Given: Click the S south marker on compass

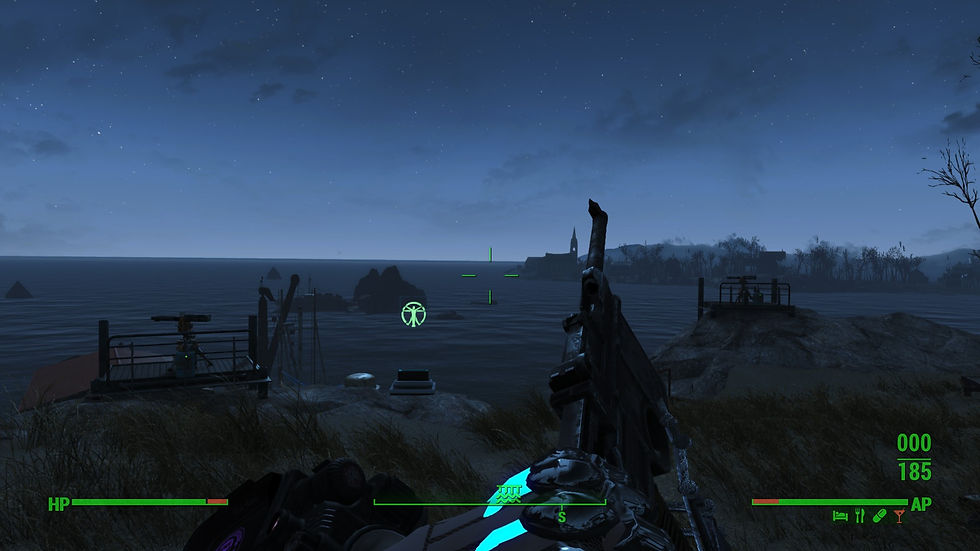Looking at the screenshot, I should point(561,516).
